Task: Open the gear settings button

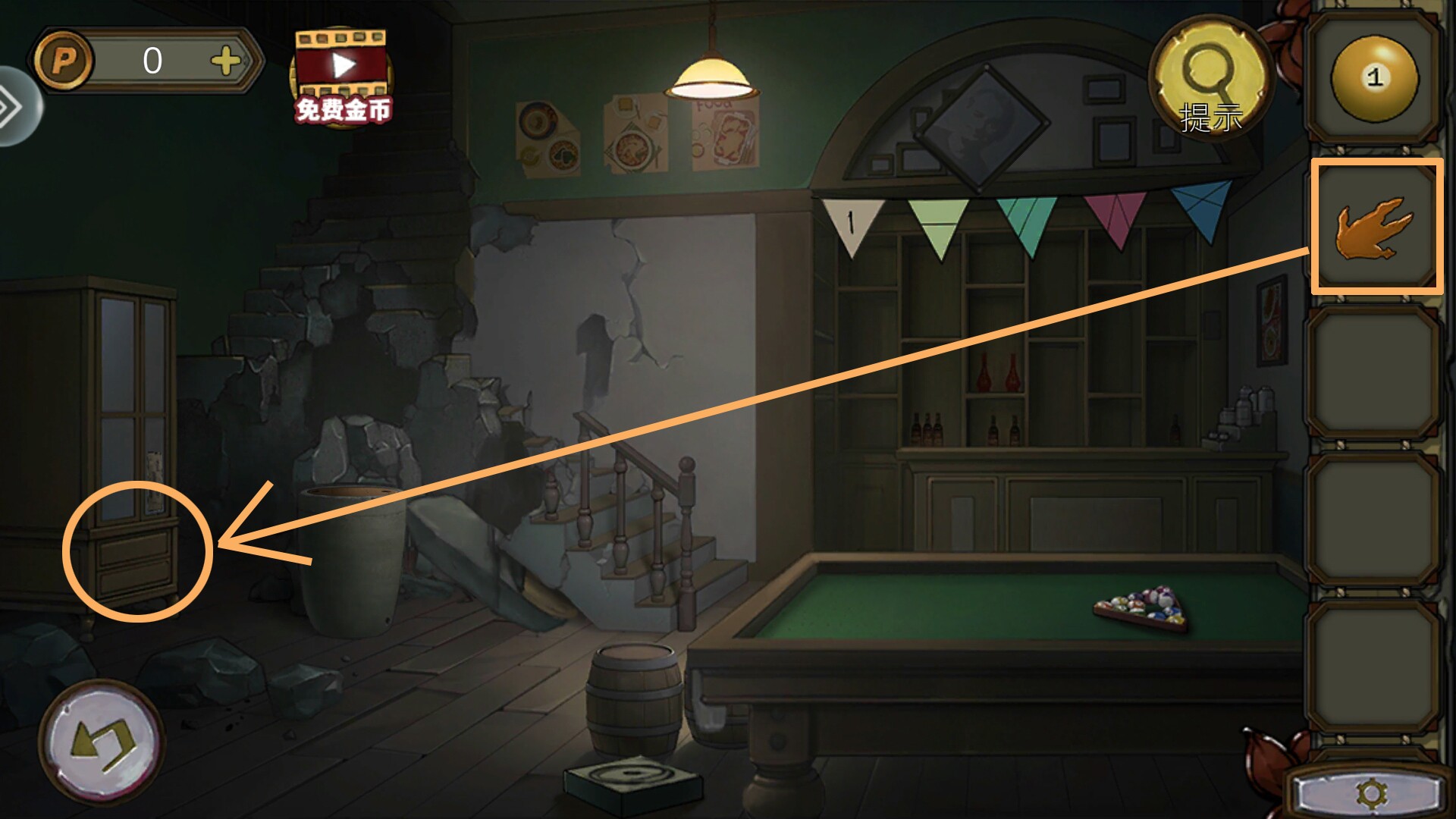Action: click(x=1371, y=794)
